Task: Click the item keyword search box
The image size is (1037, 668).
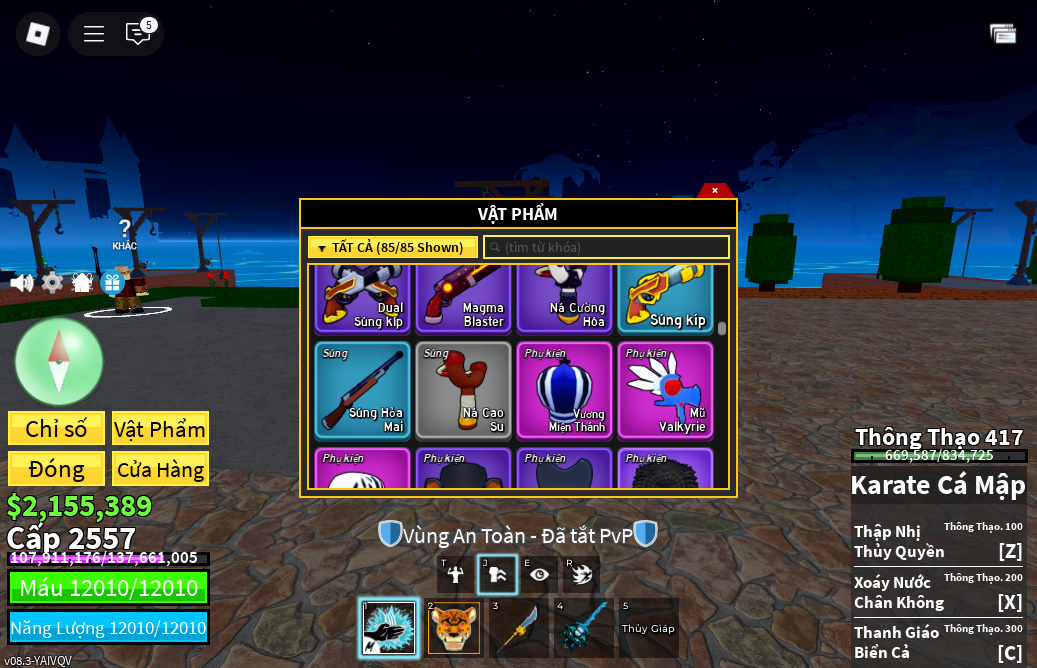Action: click(x=607, y=247)
